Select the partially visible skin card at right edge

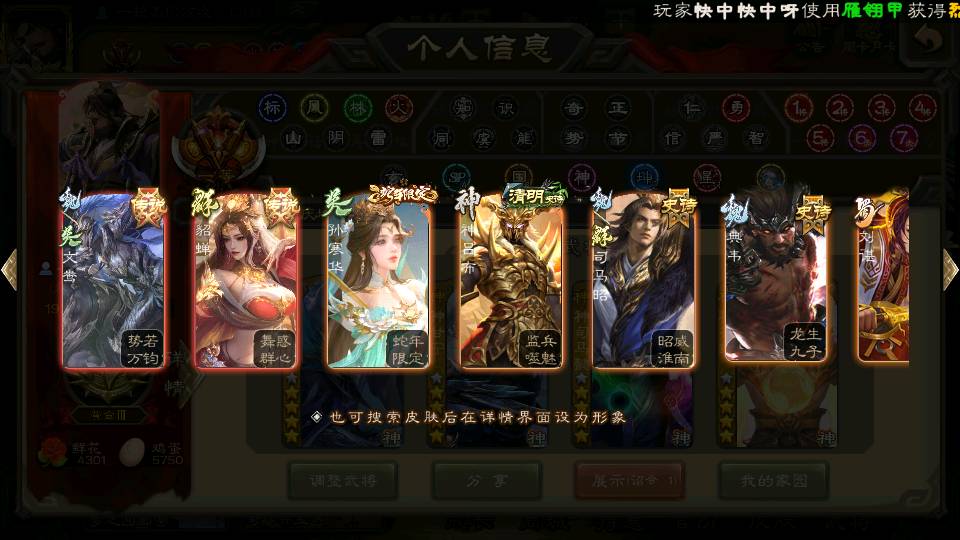coord(884,280)
